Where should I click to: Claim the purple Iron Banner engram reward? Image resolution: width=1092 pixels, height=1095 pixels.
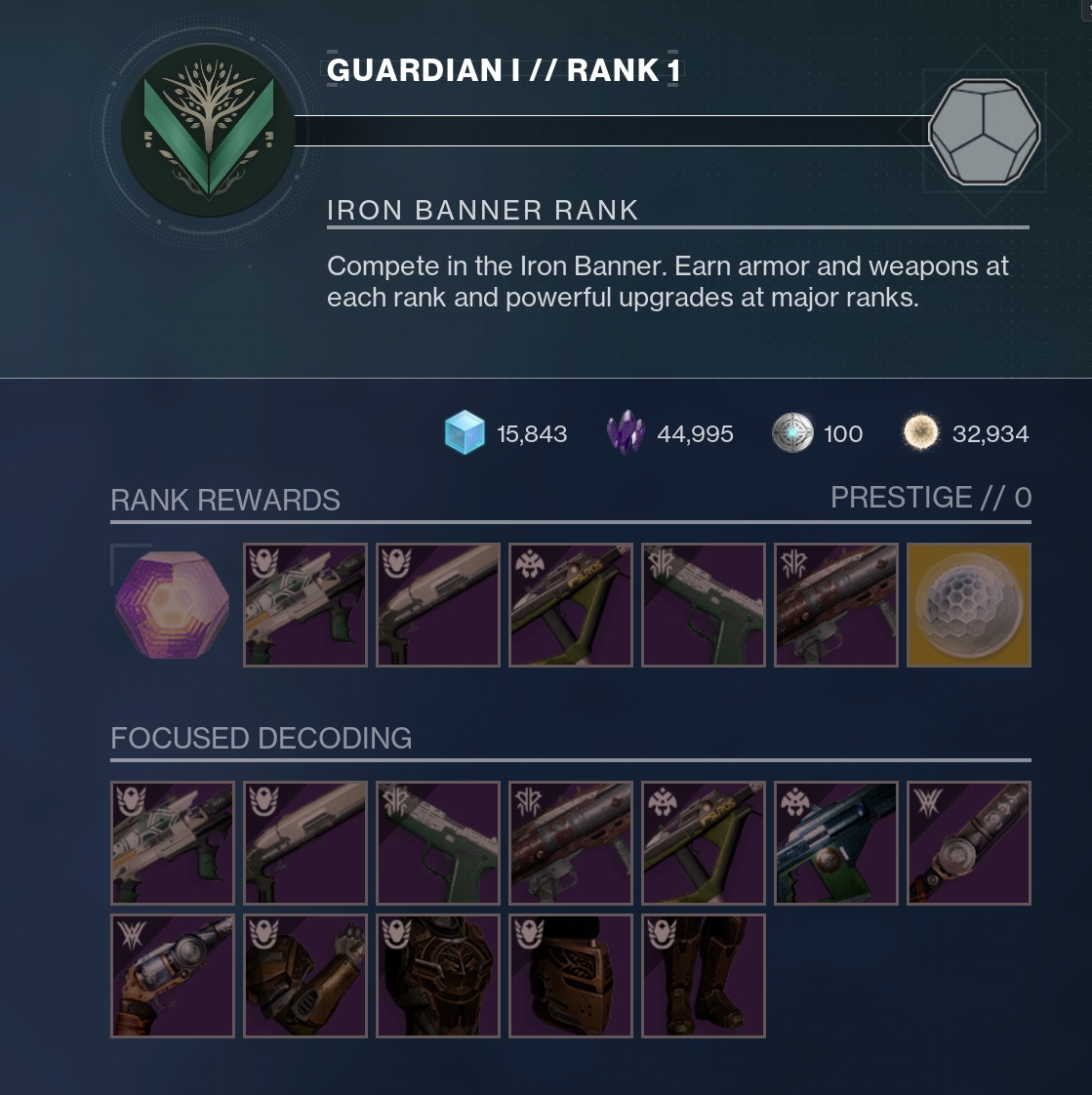pyautogui.click(x=172, y=605)
